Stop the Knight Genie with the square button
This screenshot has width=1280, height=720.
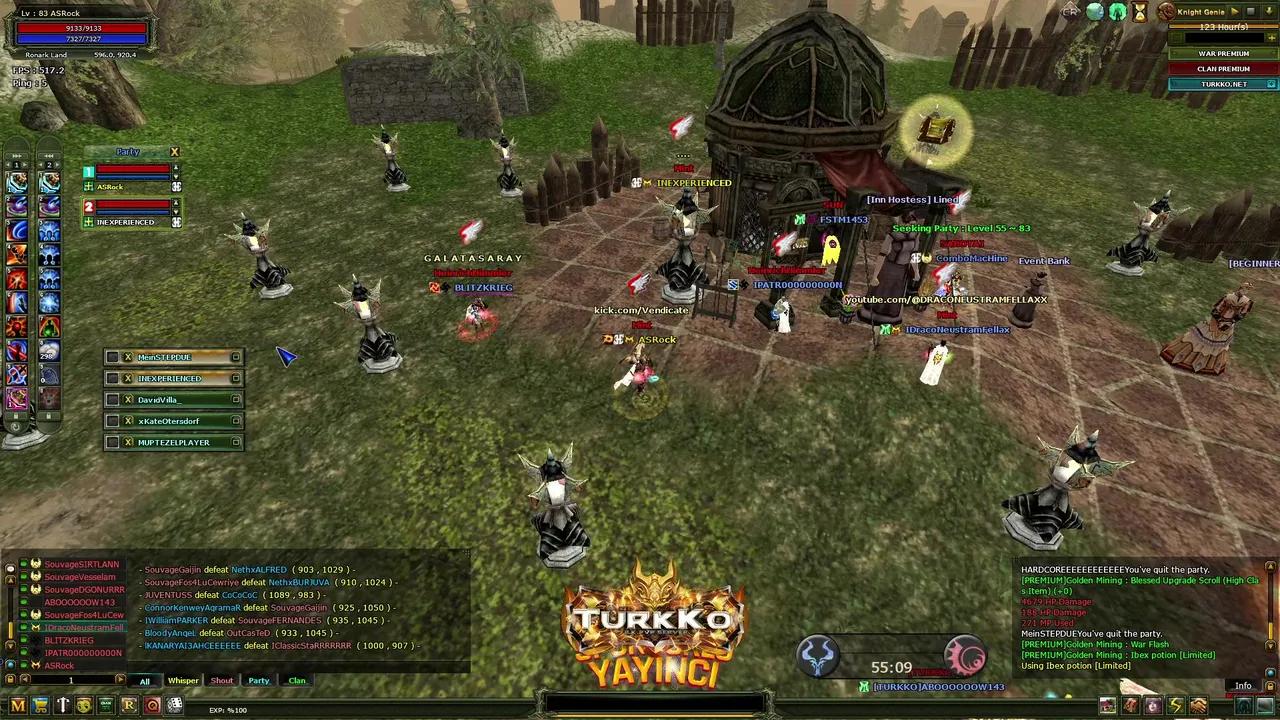pyautogui.click(x=1249, y=12)
